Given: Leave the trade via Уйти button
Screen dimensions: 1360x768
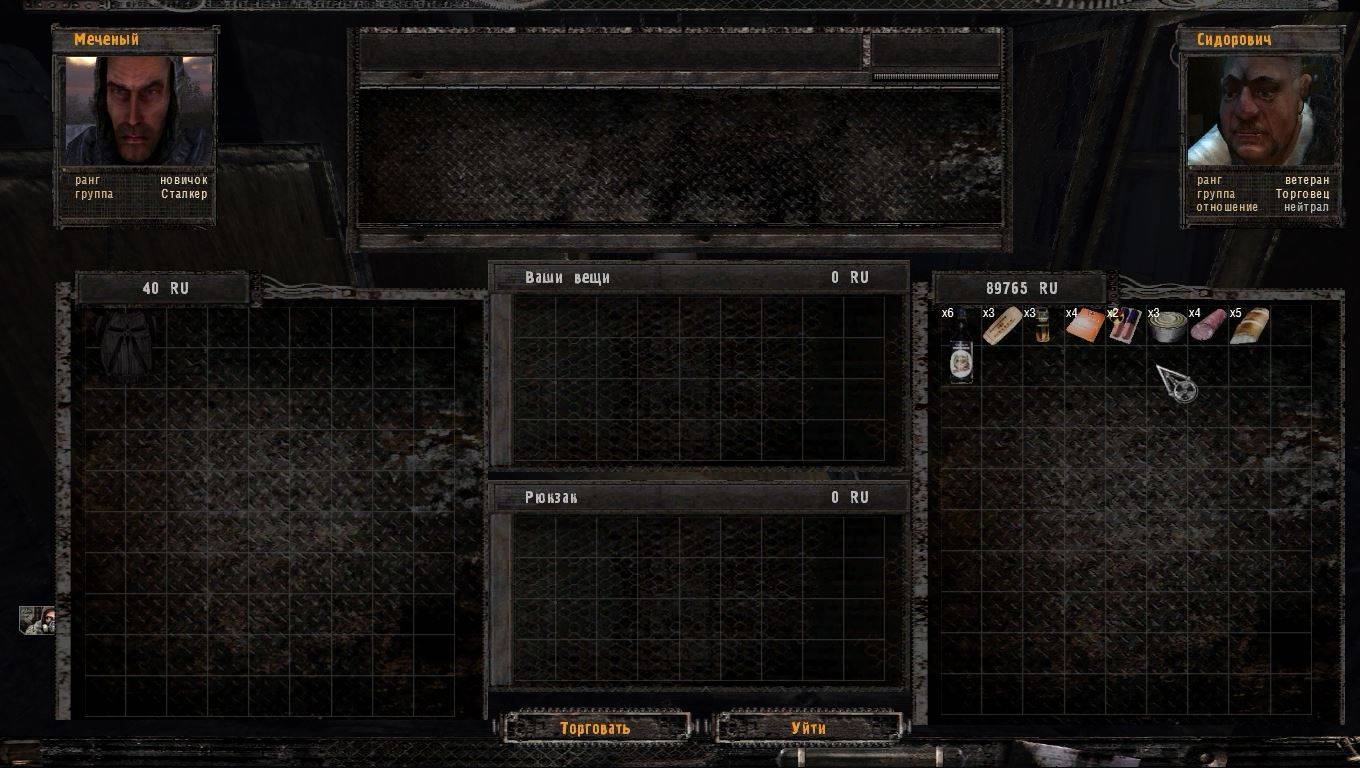Looking at the screenshot, I should tap(808, 727).
